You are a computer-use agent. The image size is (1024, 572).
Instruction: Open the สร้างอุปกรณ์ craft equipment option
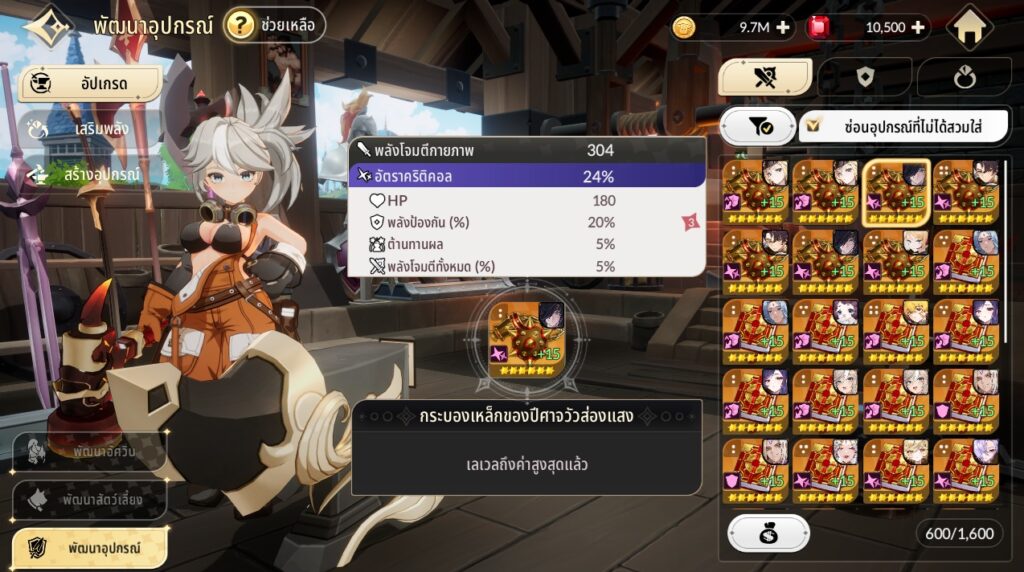[x=90, y=174]
